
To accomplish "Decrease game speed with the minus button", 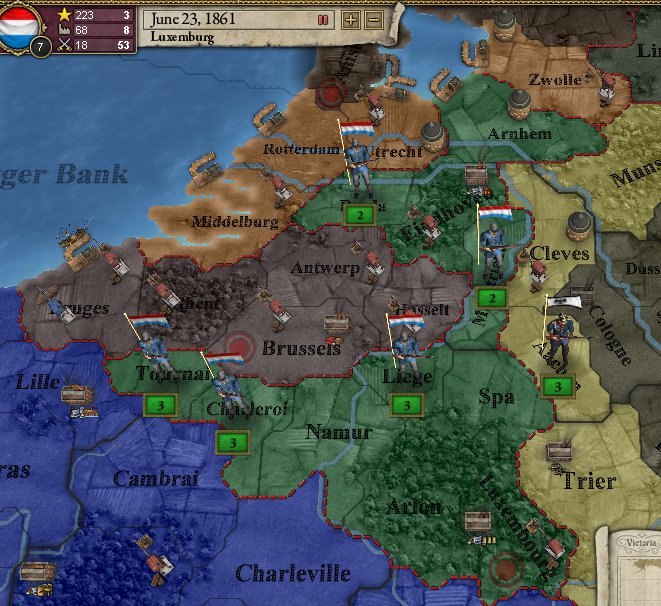I will (373, 19).
